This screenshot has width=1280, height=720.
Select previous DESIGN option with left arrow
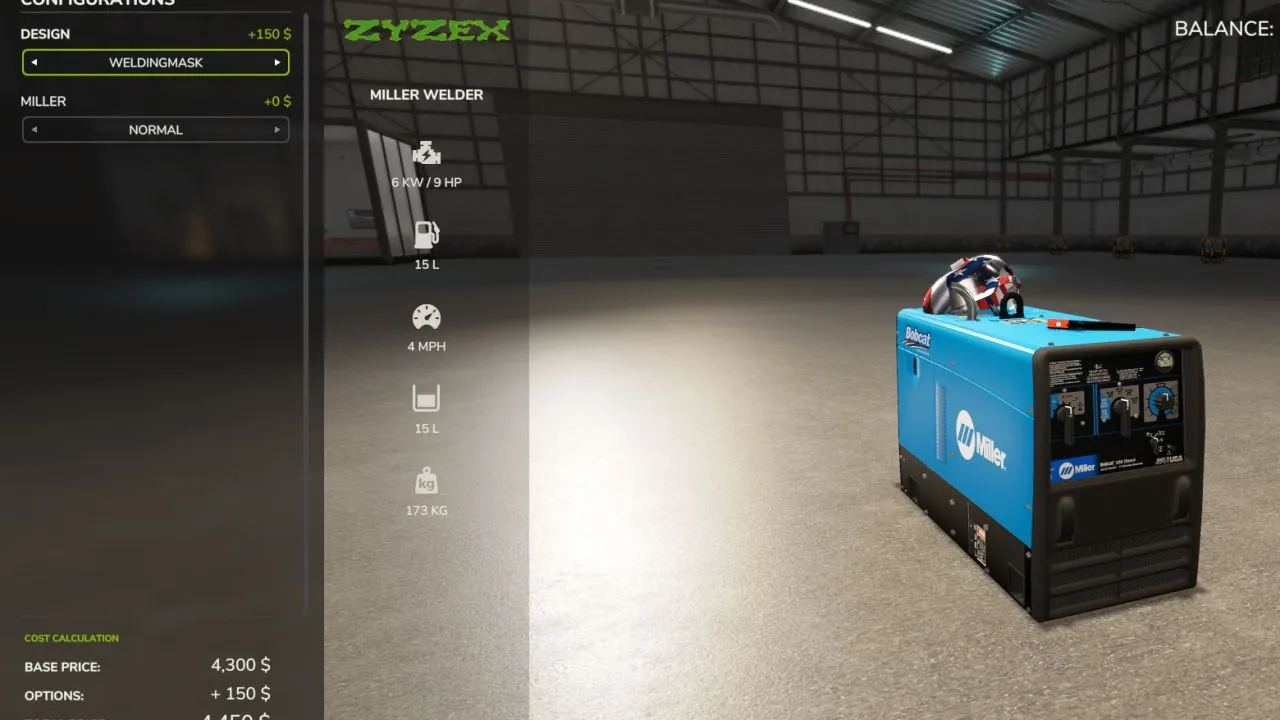34,63
